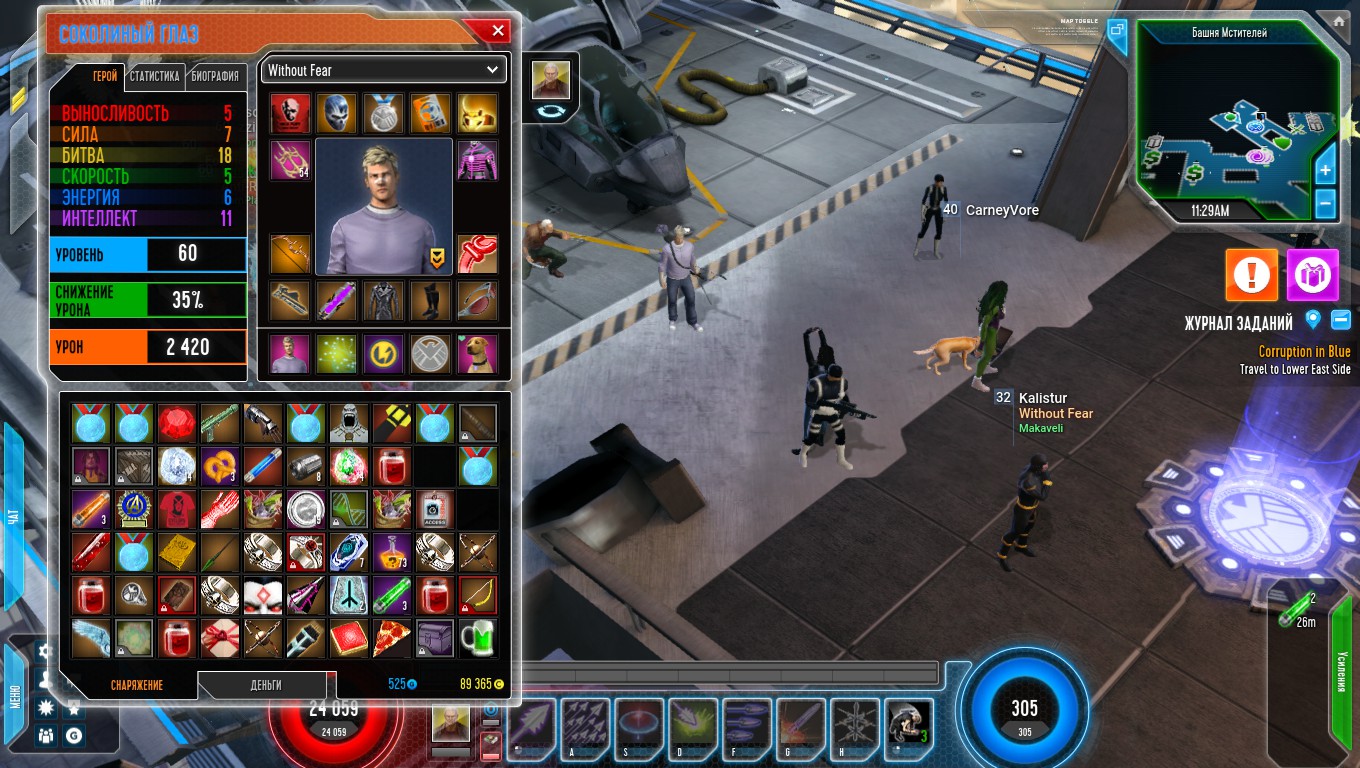
Task: Select the pizza slice in the inventory
Action: click(x=391, y=638)
